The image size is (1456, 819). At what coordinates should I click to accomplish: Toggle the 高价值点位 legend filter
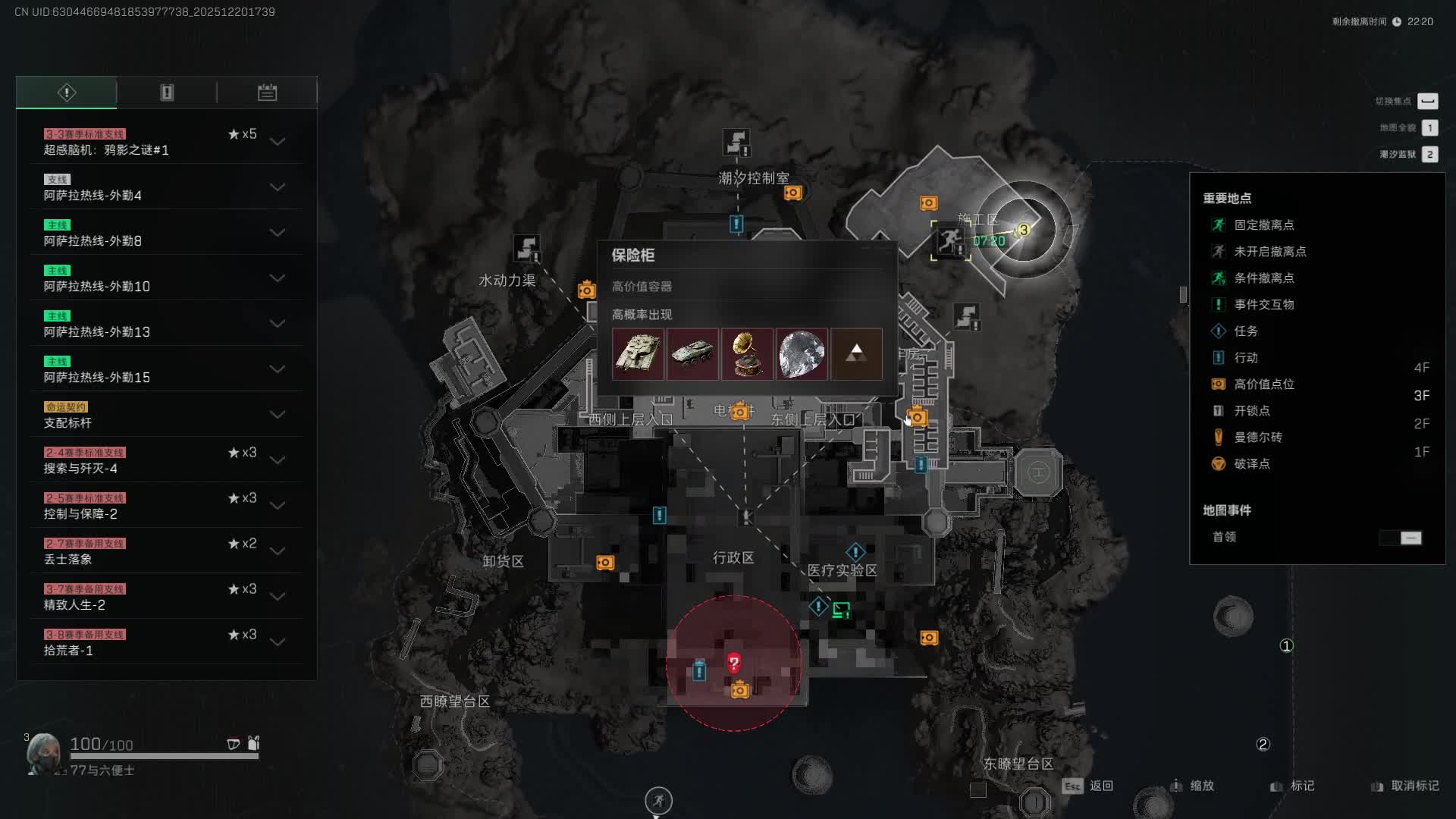point(1263,384)
